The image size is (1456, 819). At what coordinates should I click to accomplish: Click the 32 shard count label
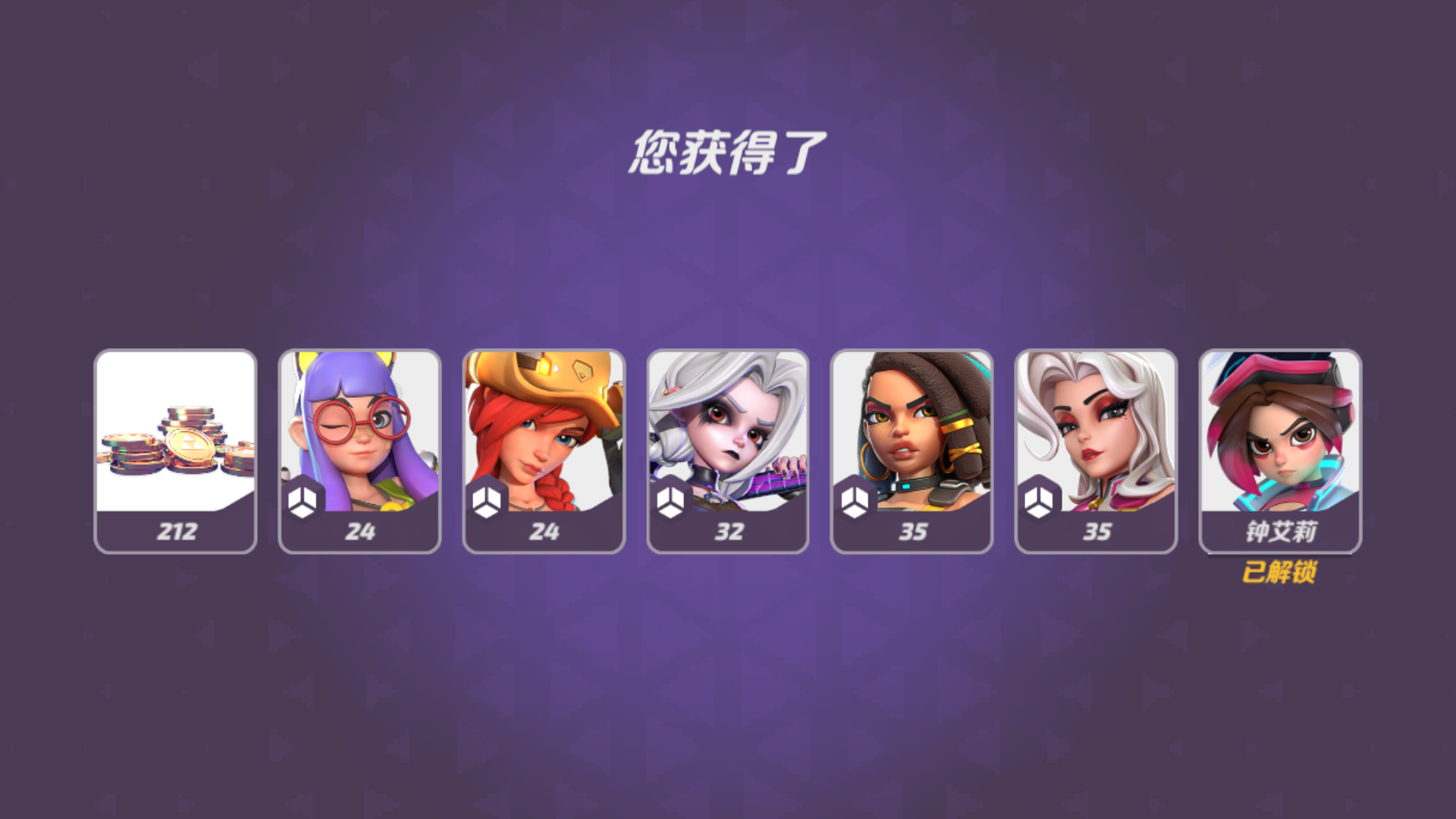(731, 533)
